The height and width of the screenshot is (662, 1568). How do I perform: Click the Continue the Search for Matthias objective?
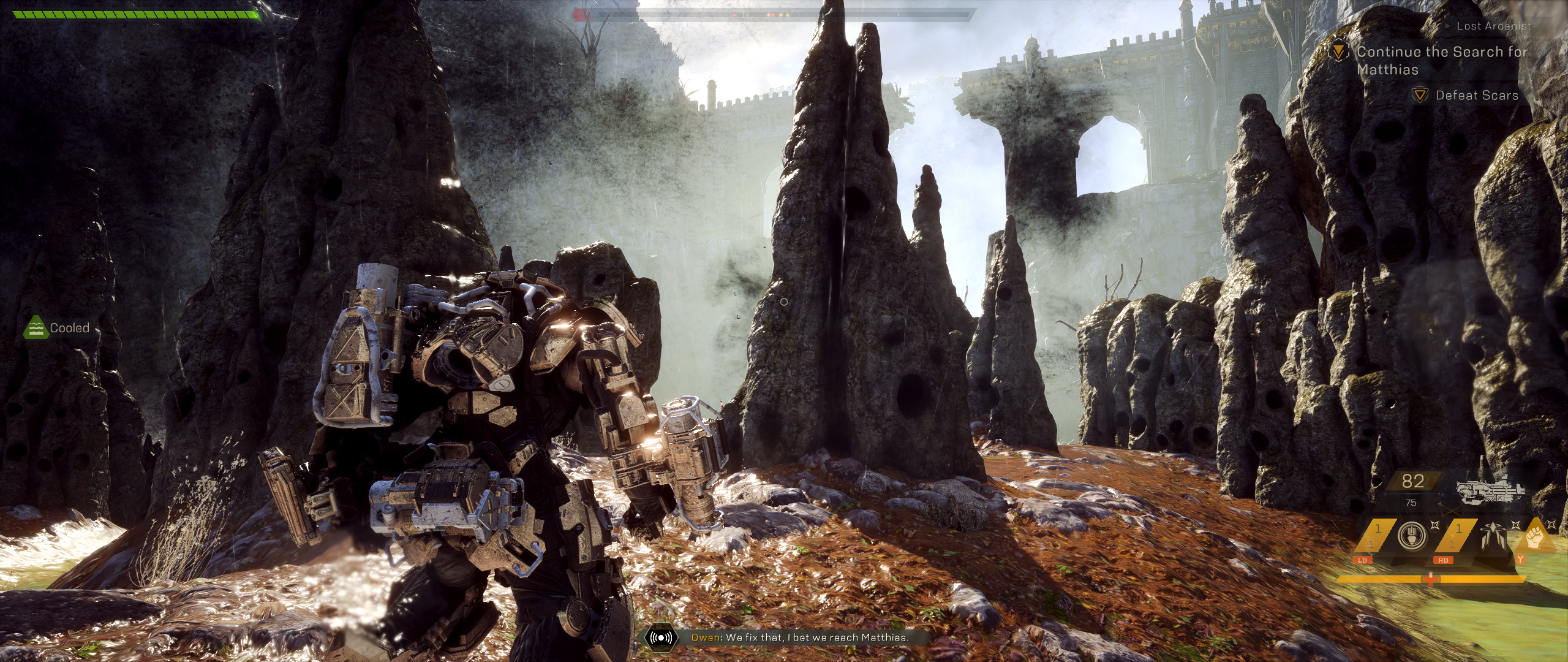coord(1441,61)
